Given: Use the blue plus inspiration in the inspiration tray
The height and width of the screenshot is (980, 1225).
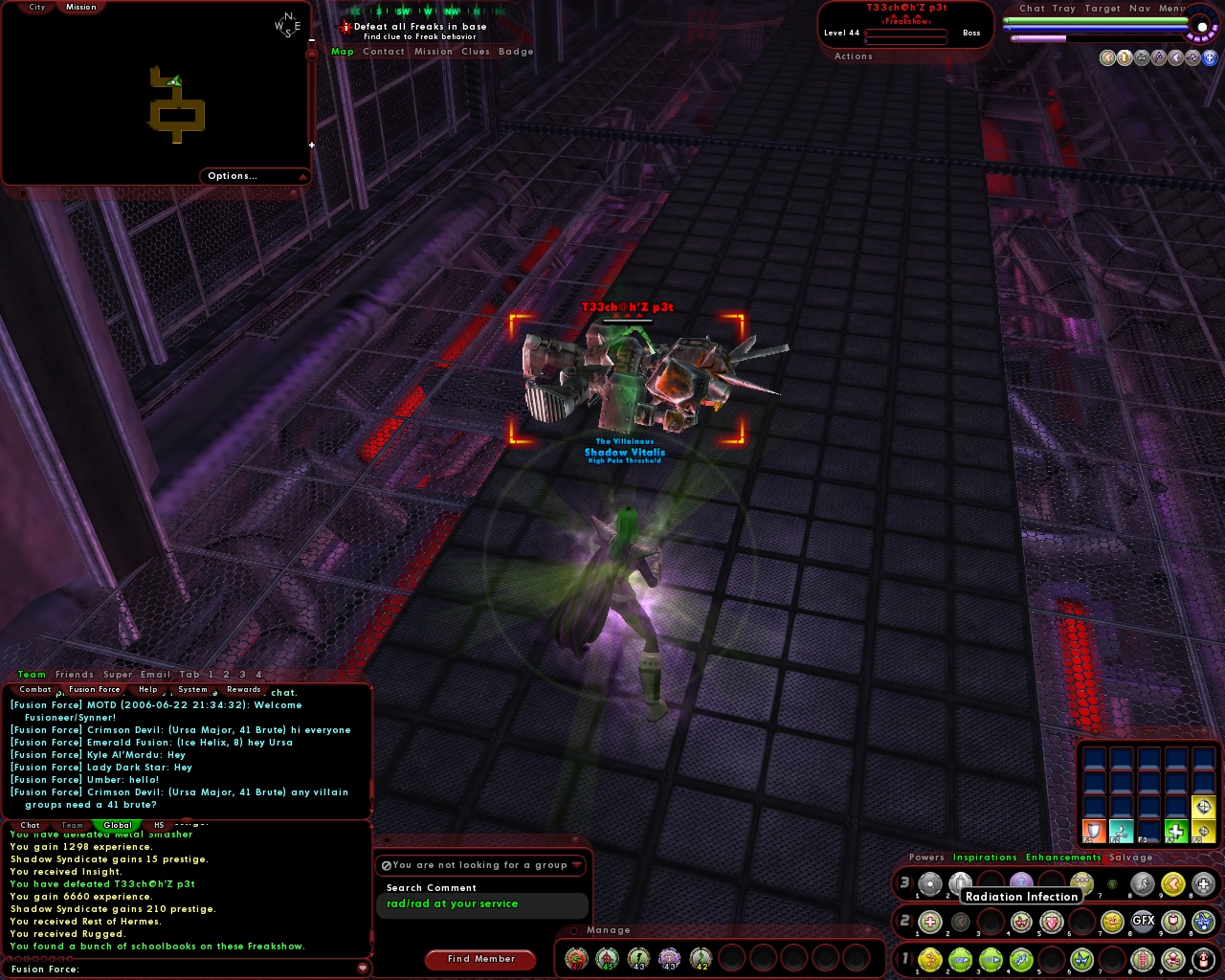Looking at the screenshot, I should (x=1177, y=832).
